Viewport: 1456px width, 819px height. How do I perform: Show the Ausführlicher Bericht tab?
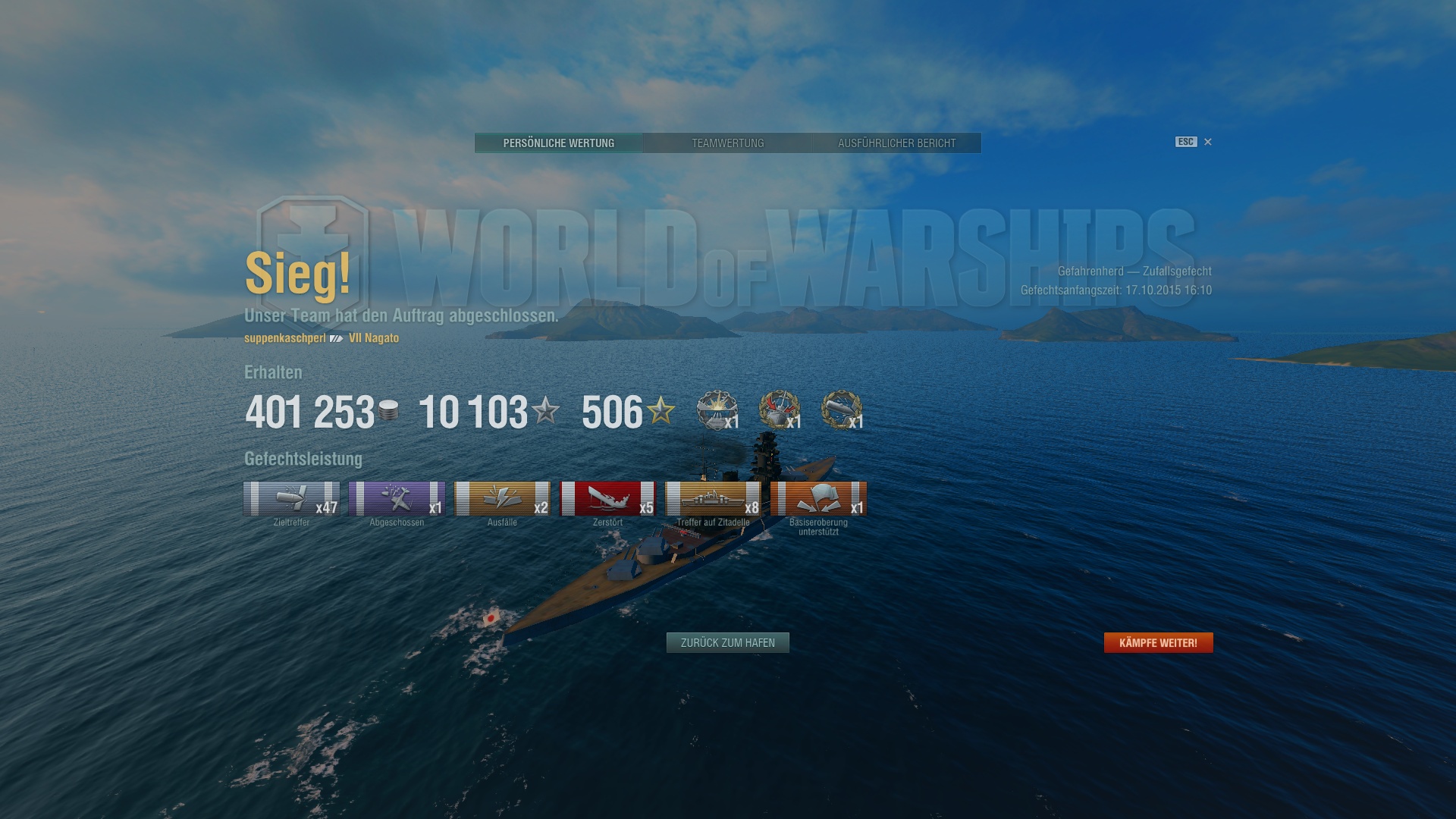click(x=896, y=143)
